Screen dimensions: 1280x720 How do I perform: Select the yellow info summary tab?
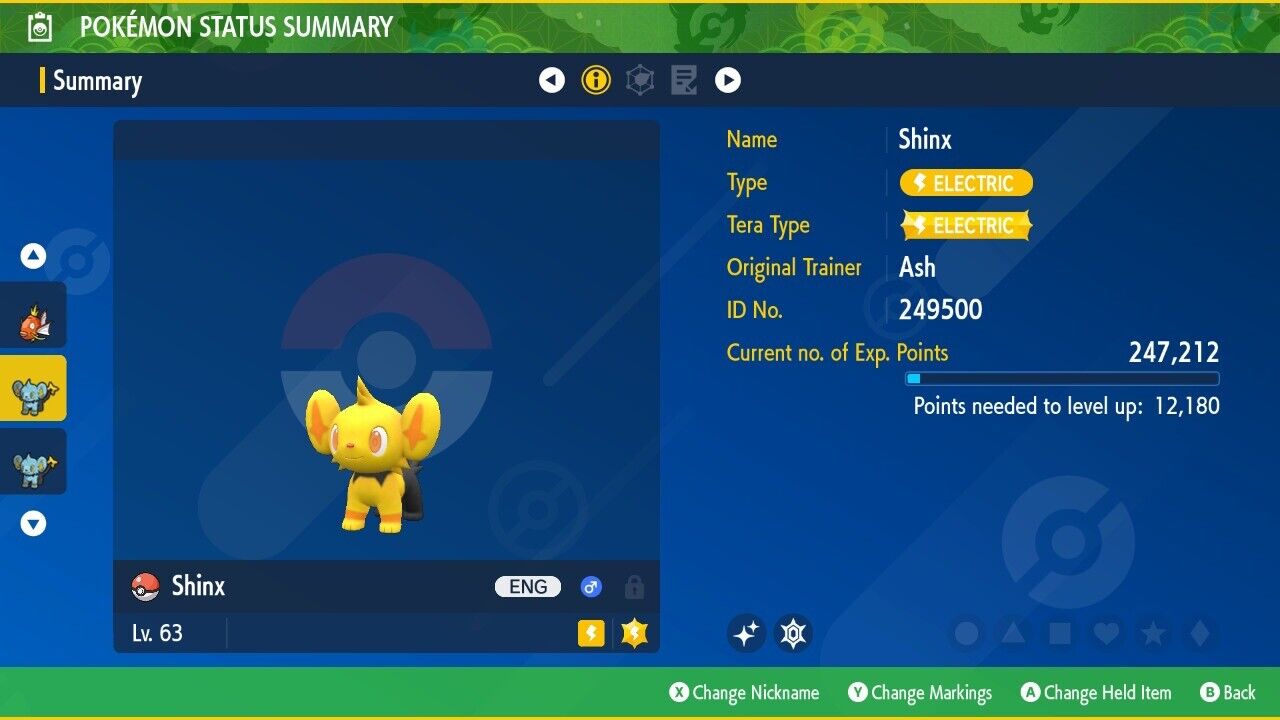click(x=596, y=80)
